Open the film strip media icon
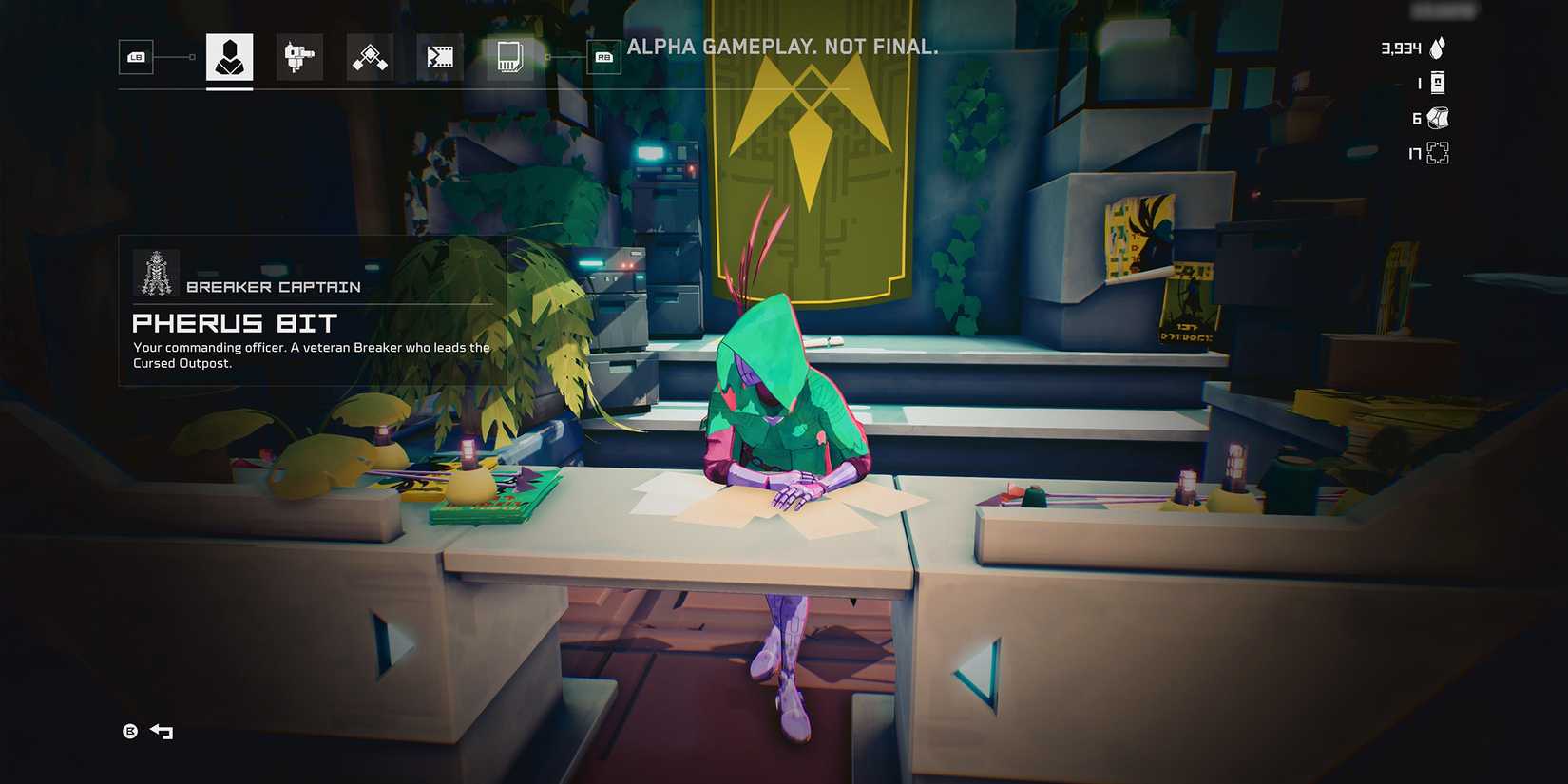1568x784 pixels. (x=438, y=57)
